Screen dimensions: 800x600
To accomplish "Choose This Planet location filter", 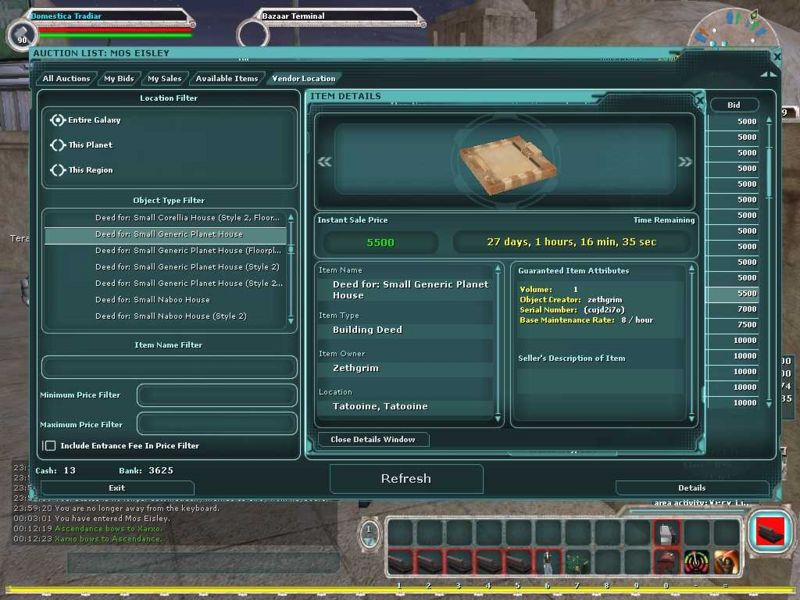I will 58,145.
